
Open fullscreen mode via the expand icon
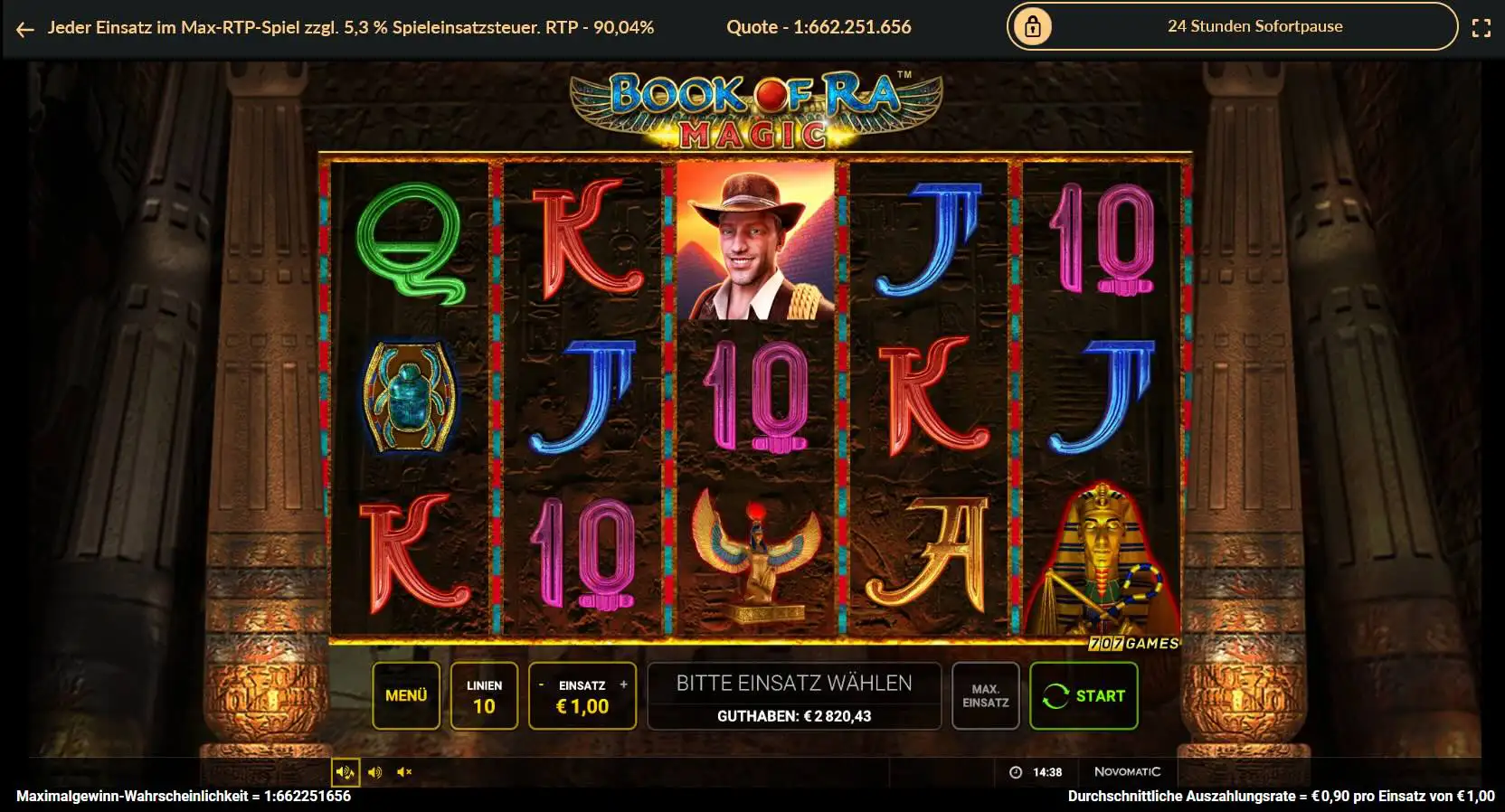click(1482, 26)
